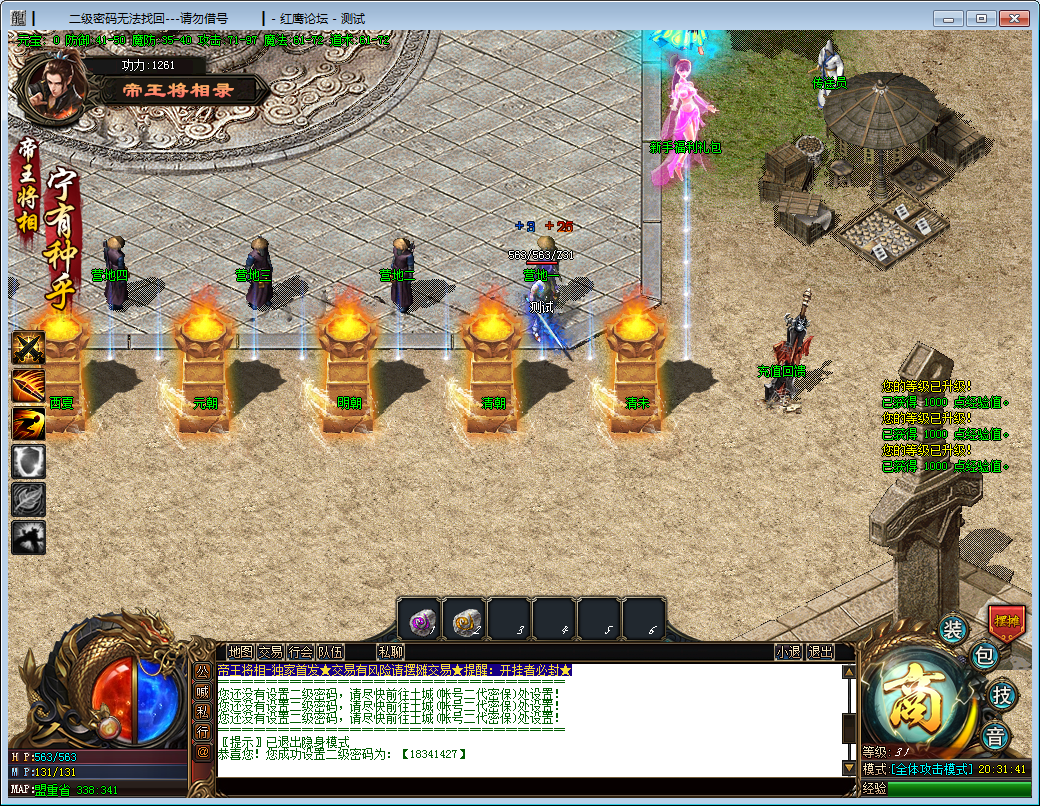Open the 行会 guild panel
Viewport: 1040px width, 806px height.
(x=301, y=652)
